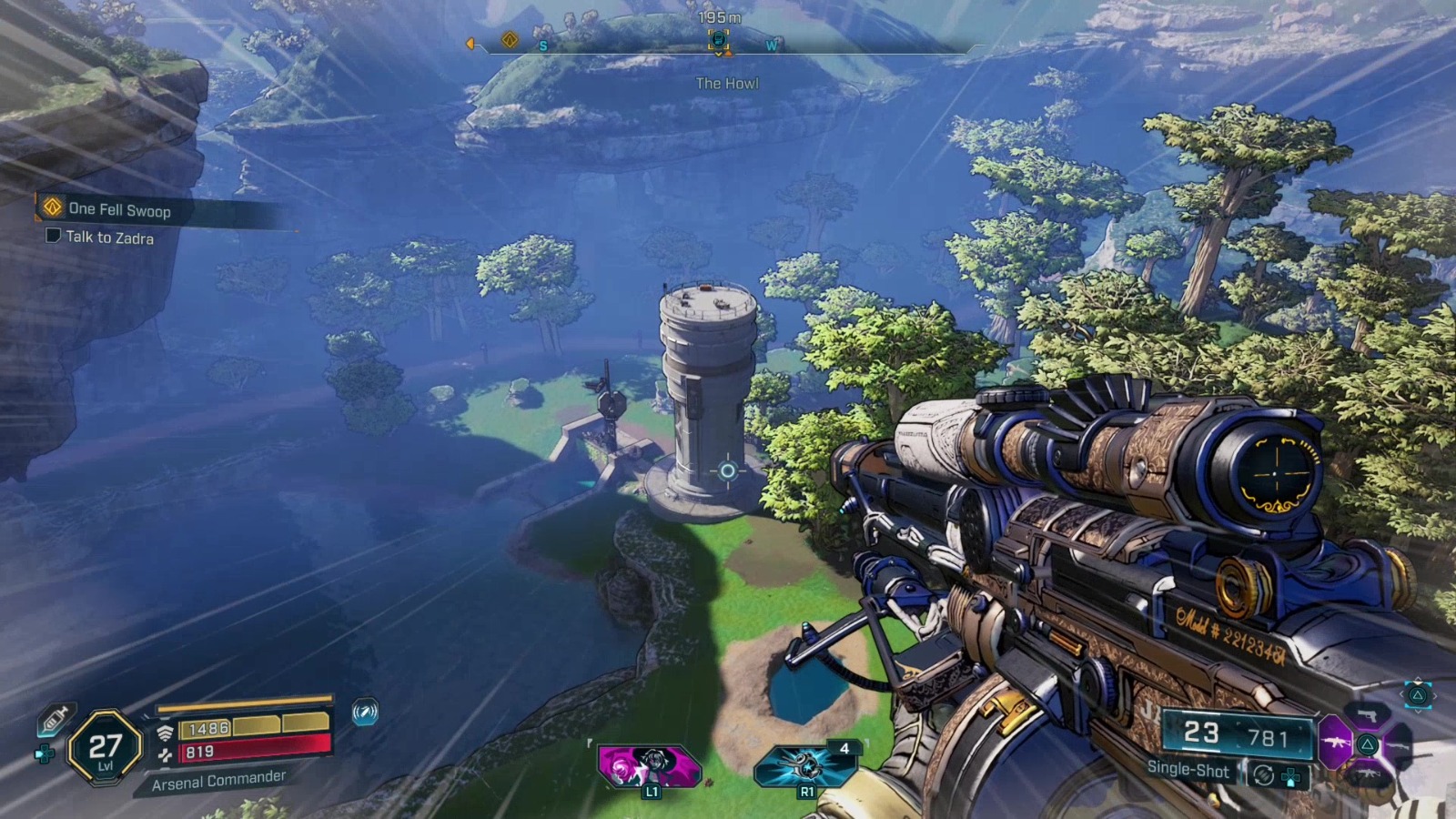
Task: Select the SMG icon at the wheel's bottom
Action: [1368, 774]
